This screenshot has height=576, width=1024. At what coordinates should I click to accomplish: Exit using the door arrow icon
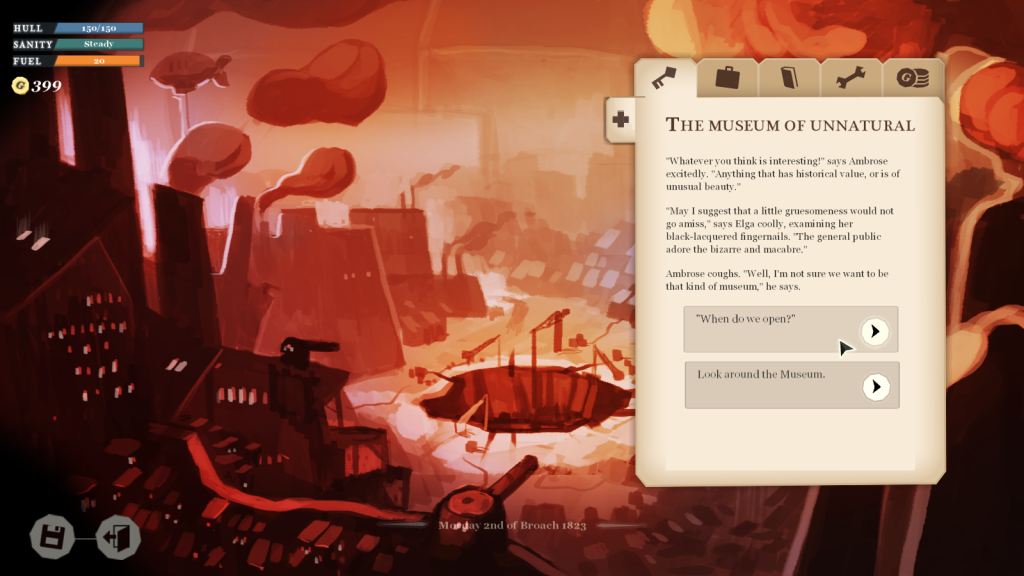coord(118,537)
